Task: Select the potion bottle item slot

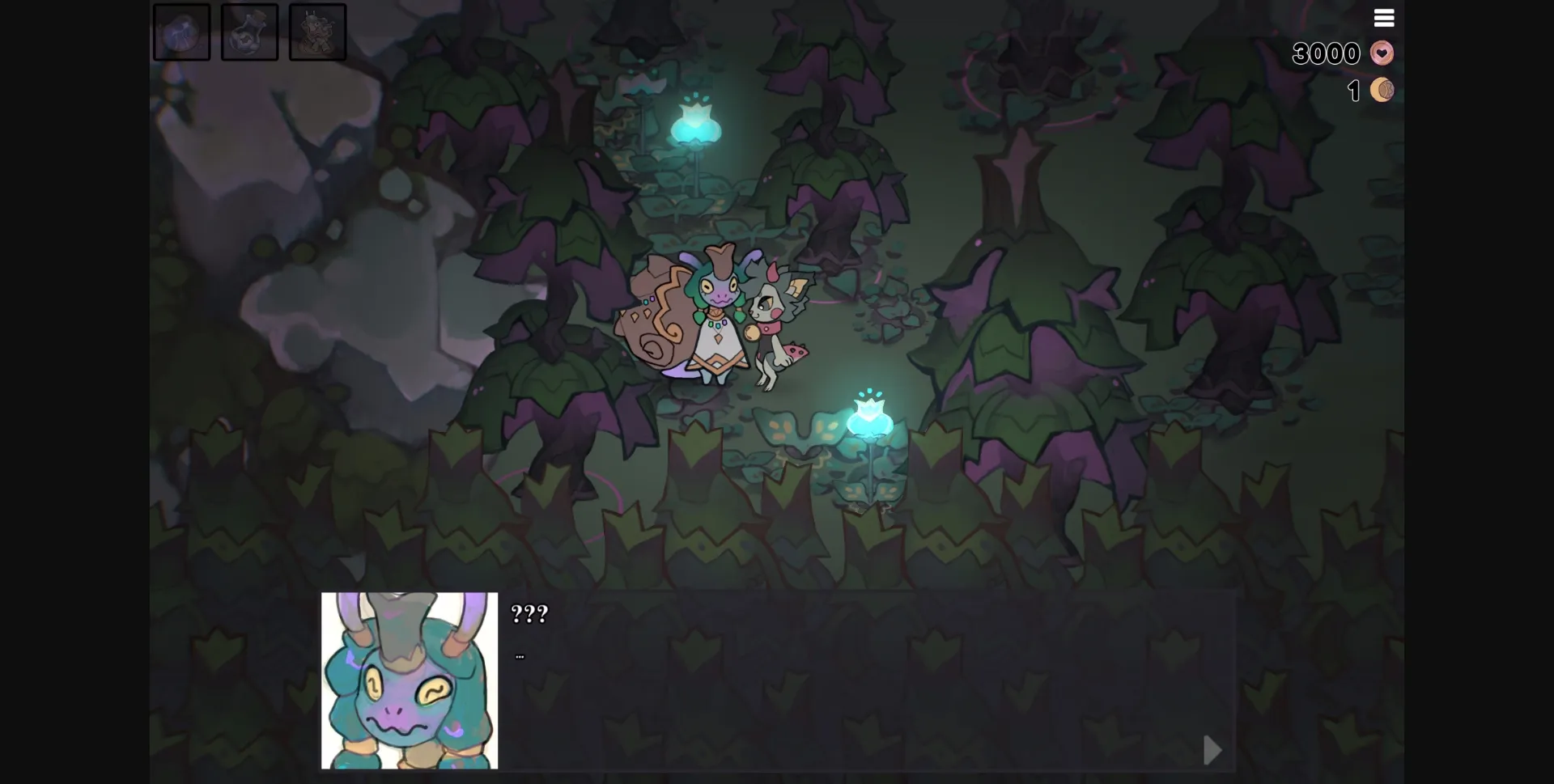Action: point(249,32)
